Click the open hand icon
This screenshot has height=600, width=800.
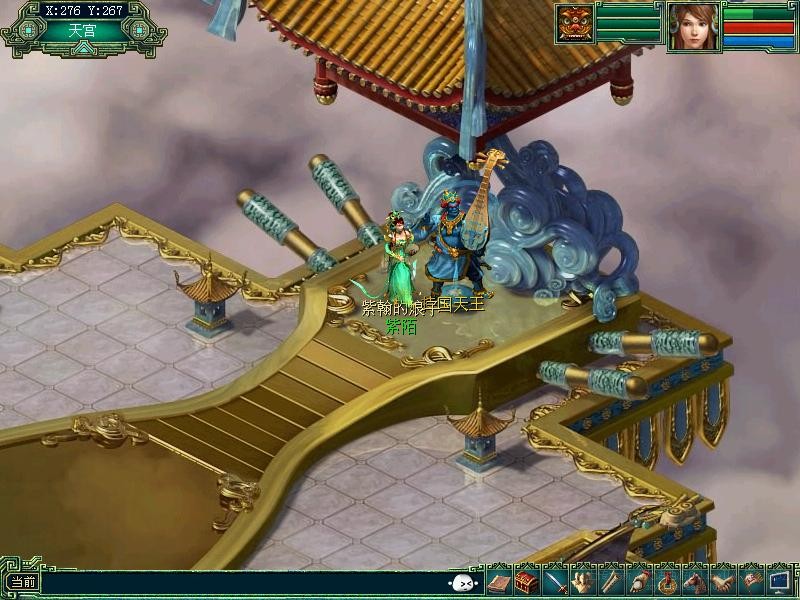(583, 582)
